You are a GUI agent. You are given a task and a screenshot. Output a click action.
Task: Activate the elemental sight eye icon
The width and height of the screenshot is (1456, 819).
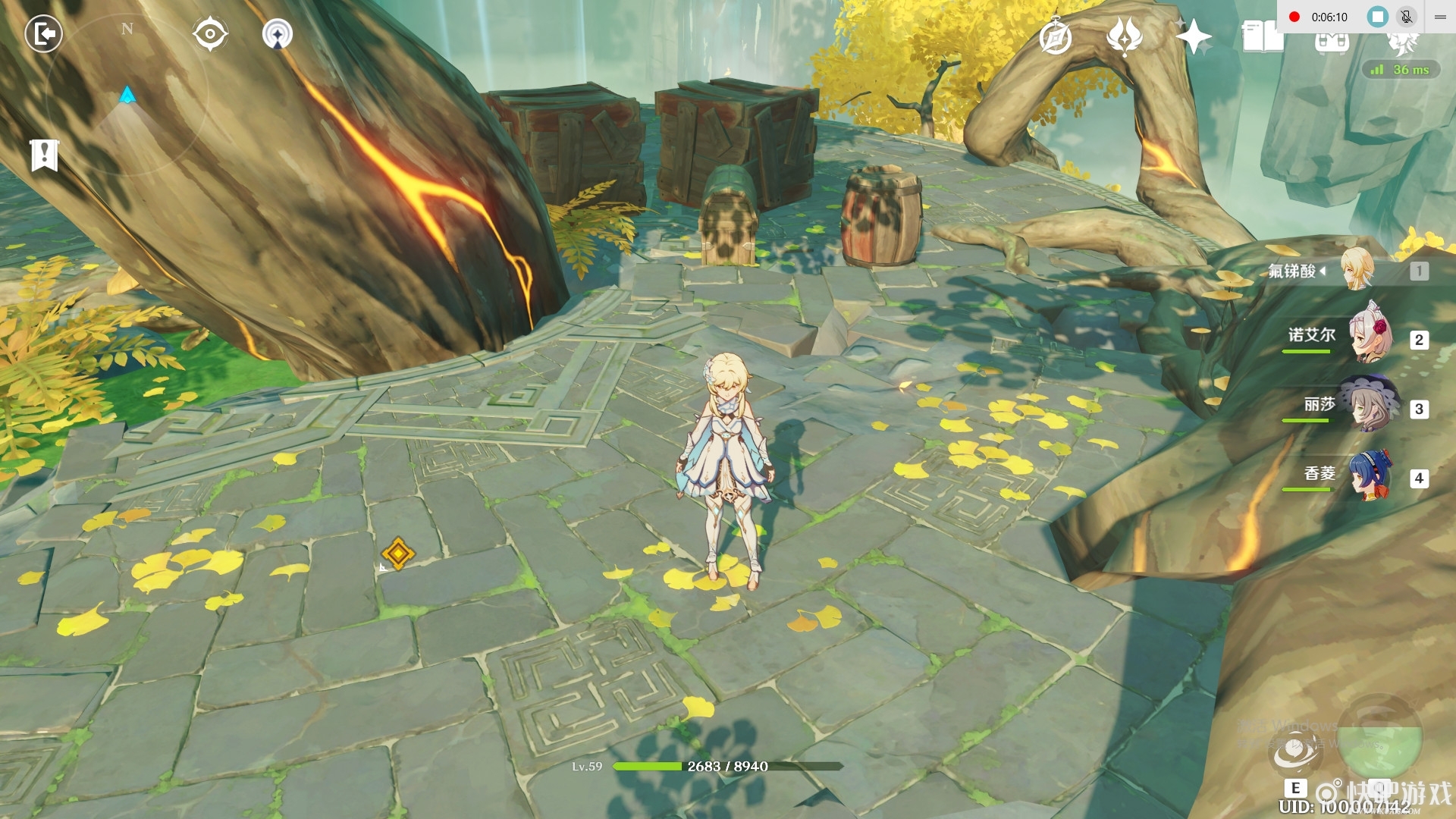click(x=209, y=34)
